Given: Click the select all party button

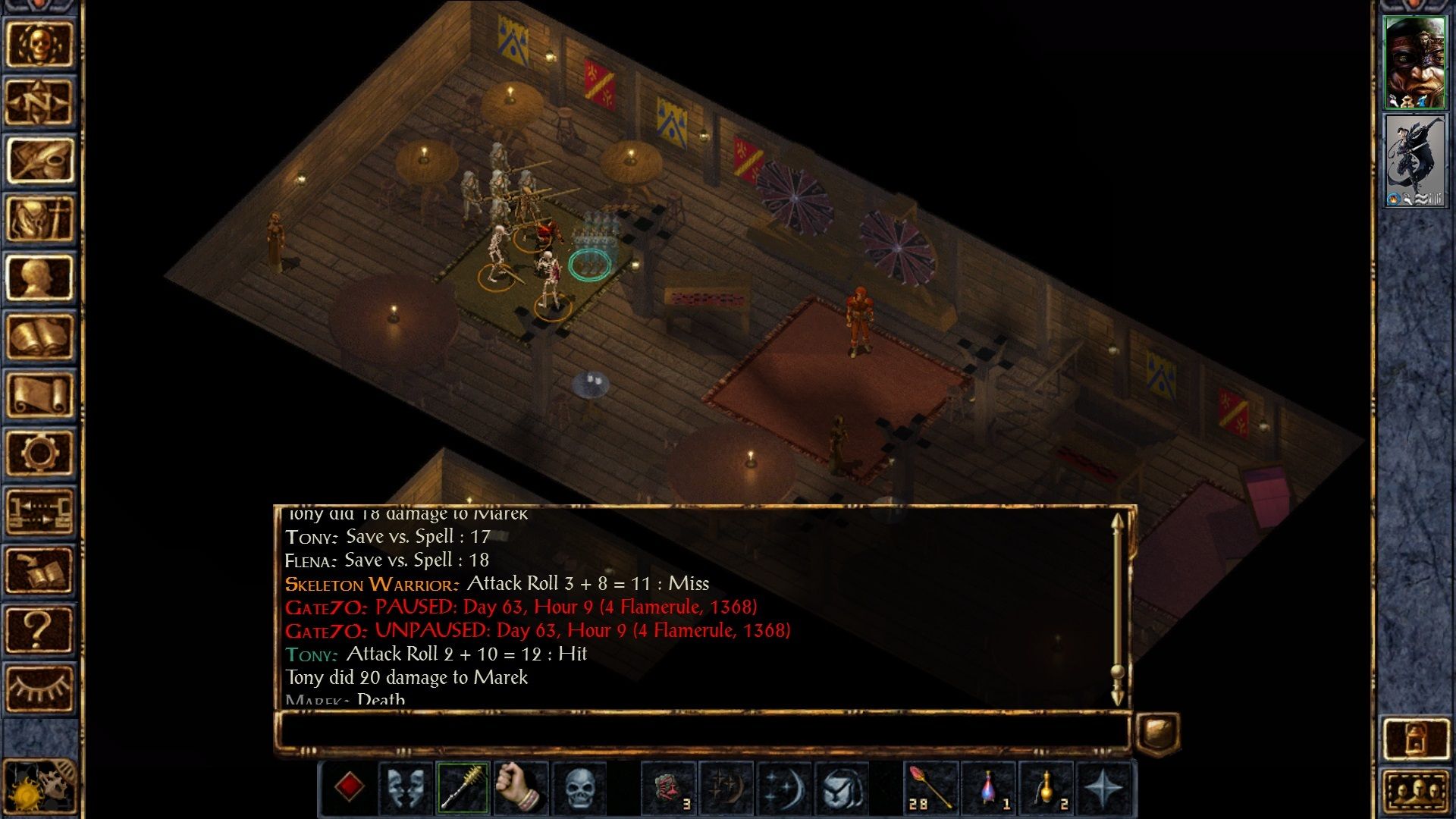Looking at the screenshot, I should pos(1415,792).
